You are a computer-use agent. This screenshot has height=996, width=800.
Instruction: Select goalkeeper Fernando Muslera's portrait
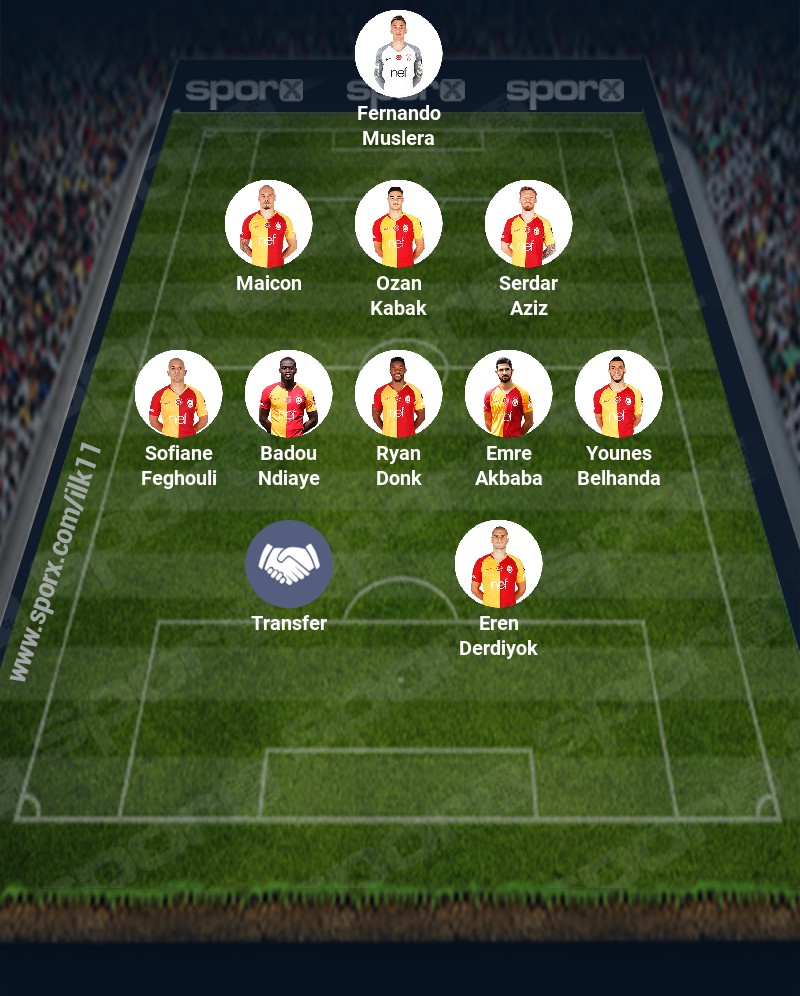point(399,54)
